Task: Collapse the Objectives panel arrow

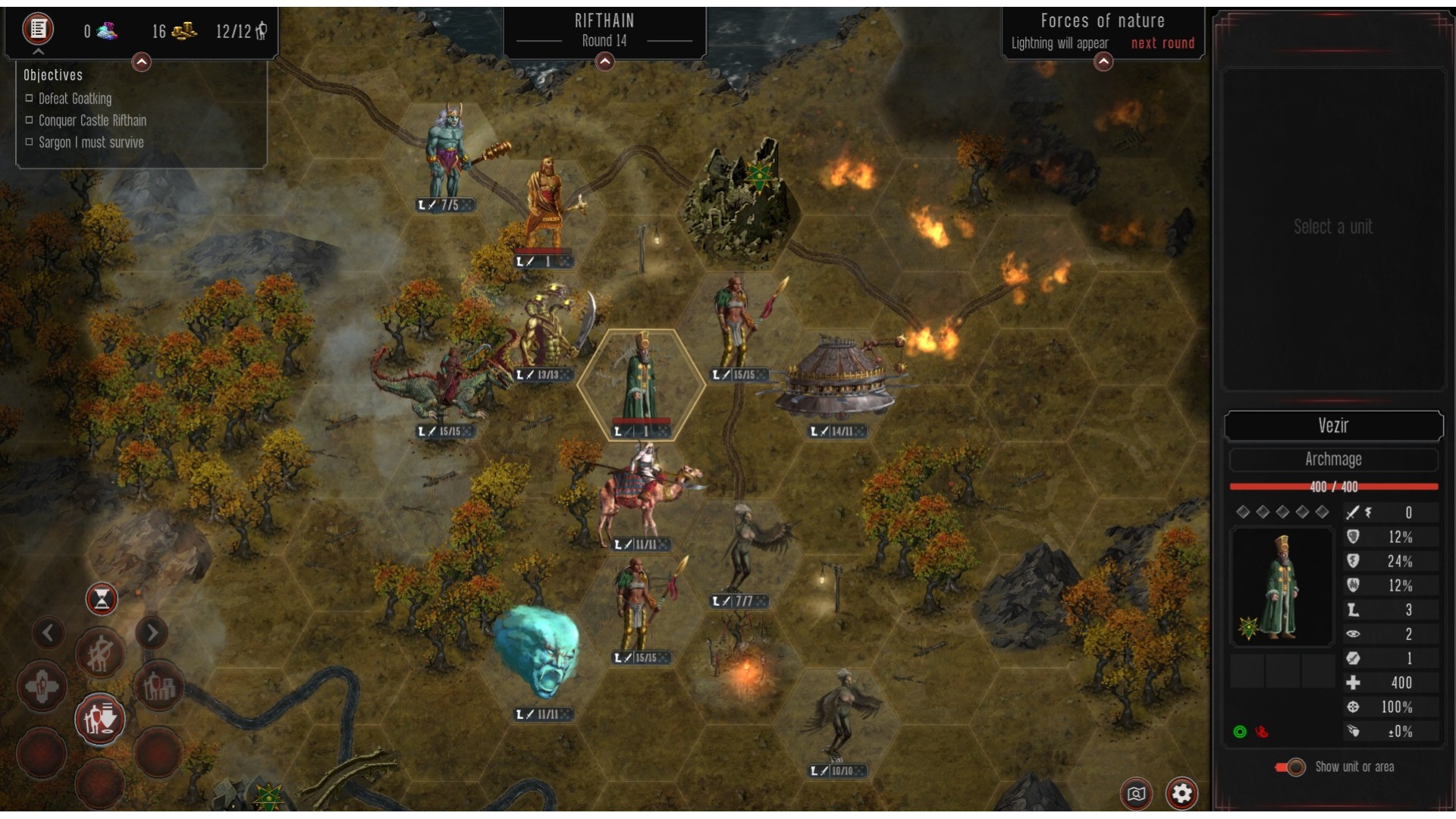Action: pos(141,62)
